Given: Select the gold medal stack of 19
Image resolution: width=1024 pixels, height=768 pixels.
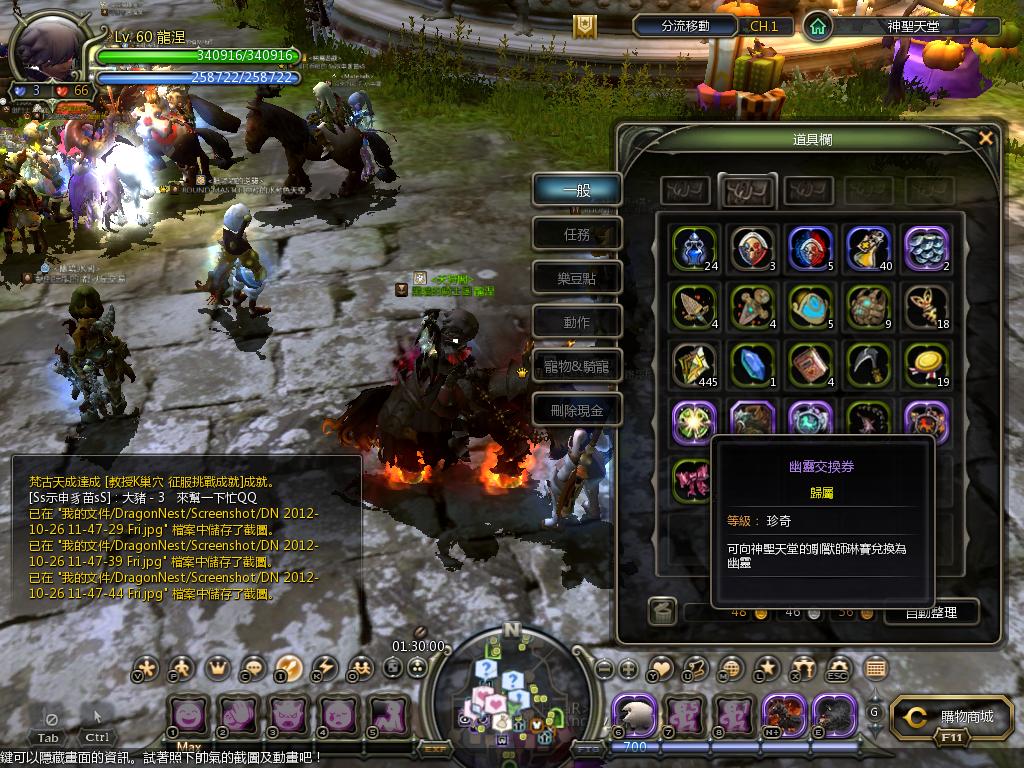Looking at the screenshot, I should [x=925, y=365].
